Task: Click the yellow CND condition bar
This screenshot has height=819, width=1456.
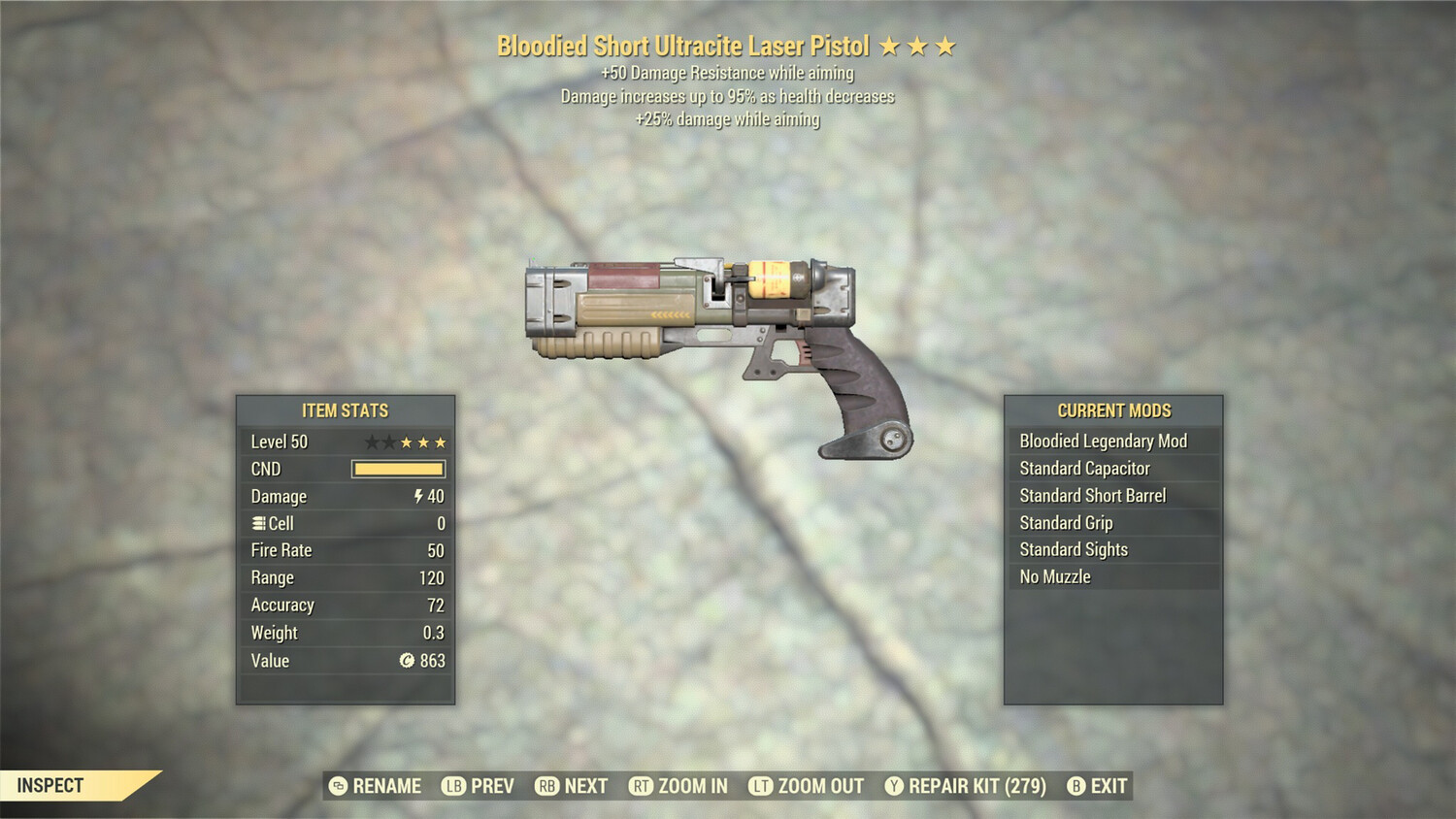Action: pyautogui.click(x=398, y=469)
